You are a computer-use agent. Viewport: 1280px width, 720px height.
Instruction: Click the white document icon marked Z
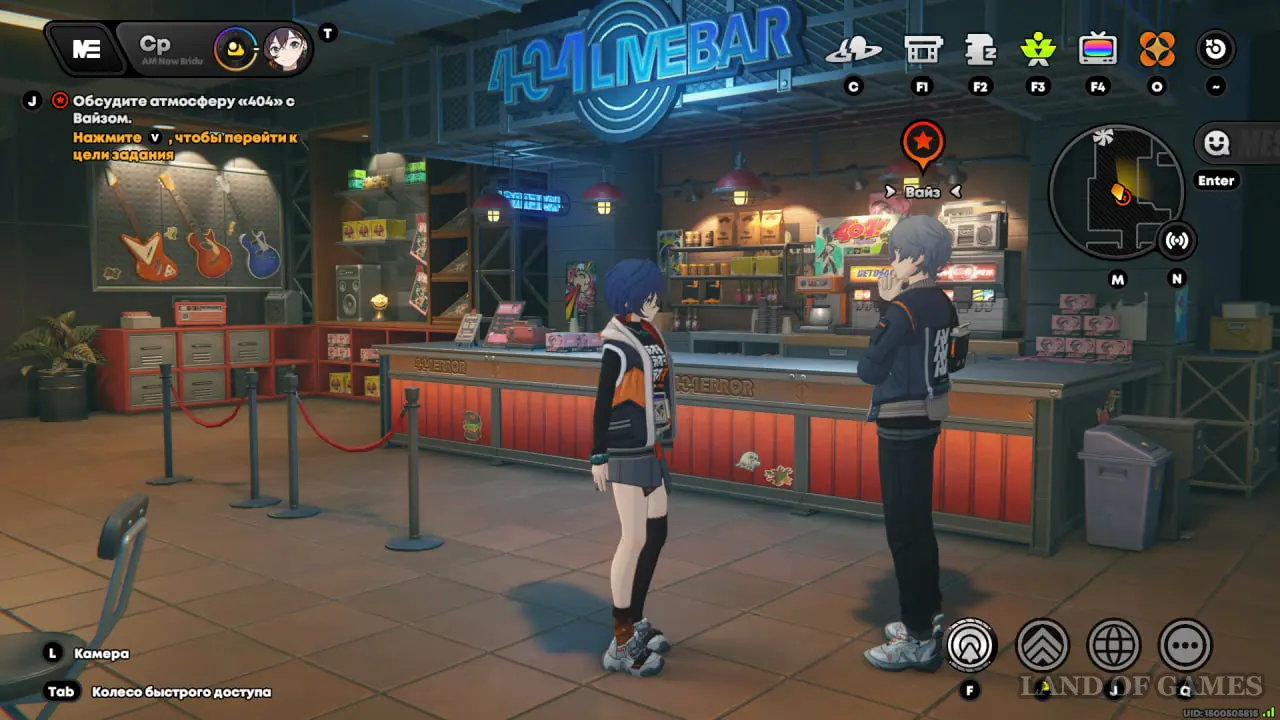980,49
